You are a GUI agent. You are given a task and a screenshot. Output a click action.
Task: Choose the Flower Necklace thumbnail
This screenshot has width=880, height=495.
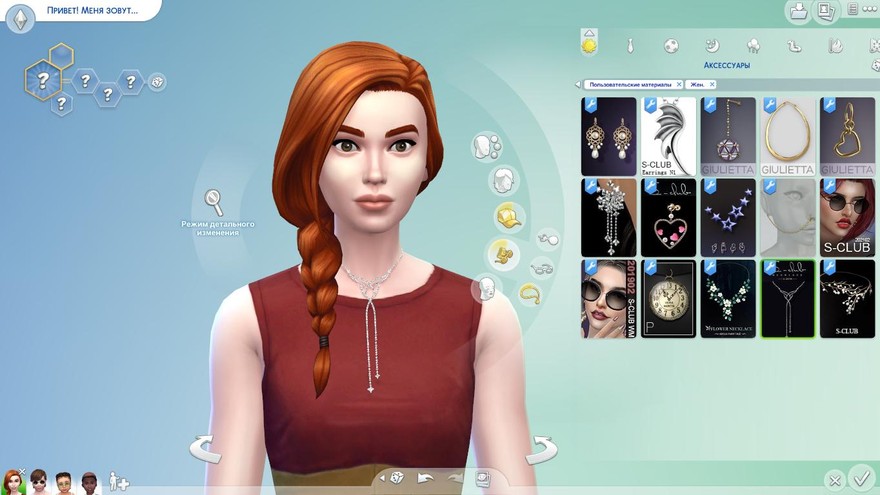click(x=729, y=298)
